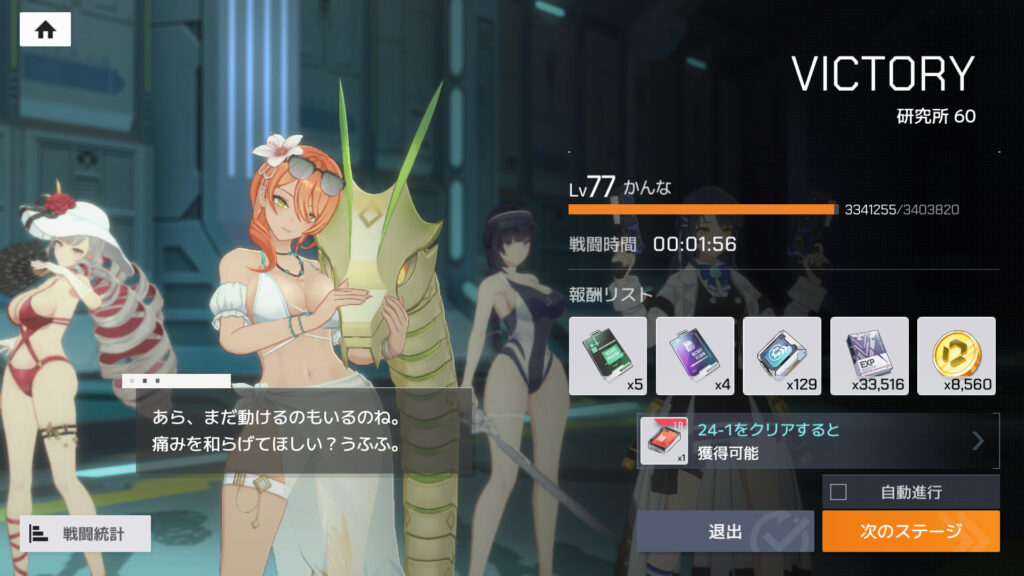Viewport: 1024px width, 576px height.
Task: Click 退出 to exit the stage
Action: point(725,531)
